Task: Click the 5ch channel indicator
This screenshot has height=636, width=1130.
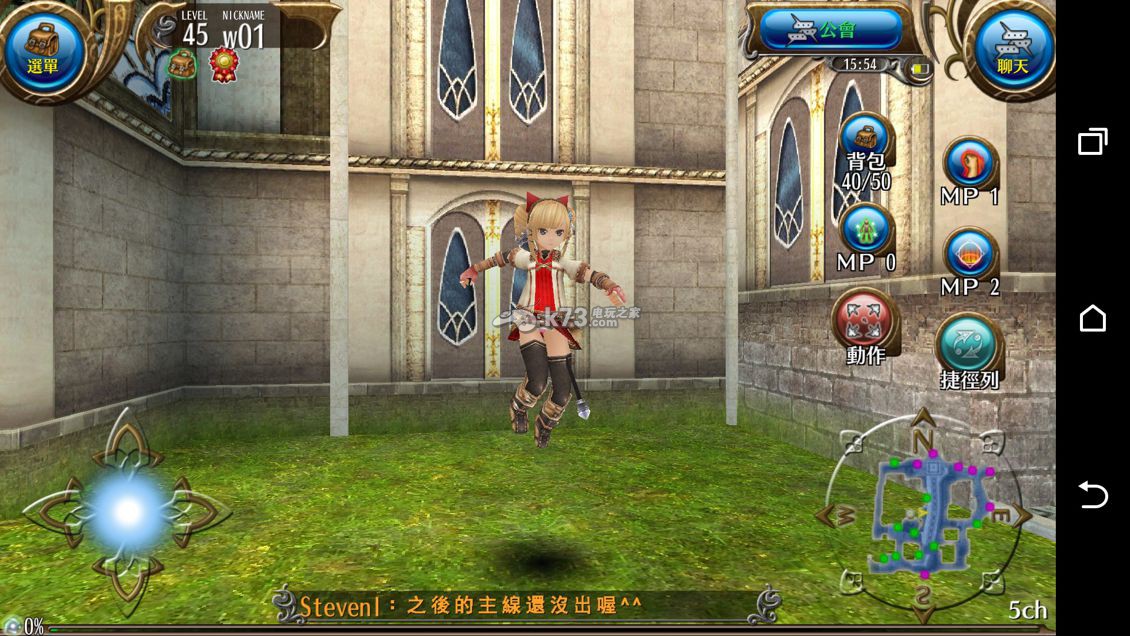Action: click(x=1026, y=609)
